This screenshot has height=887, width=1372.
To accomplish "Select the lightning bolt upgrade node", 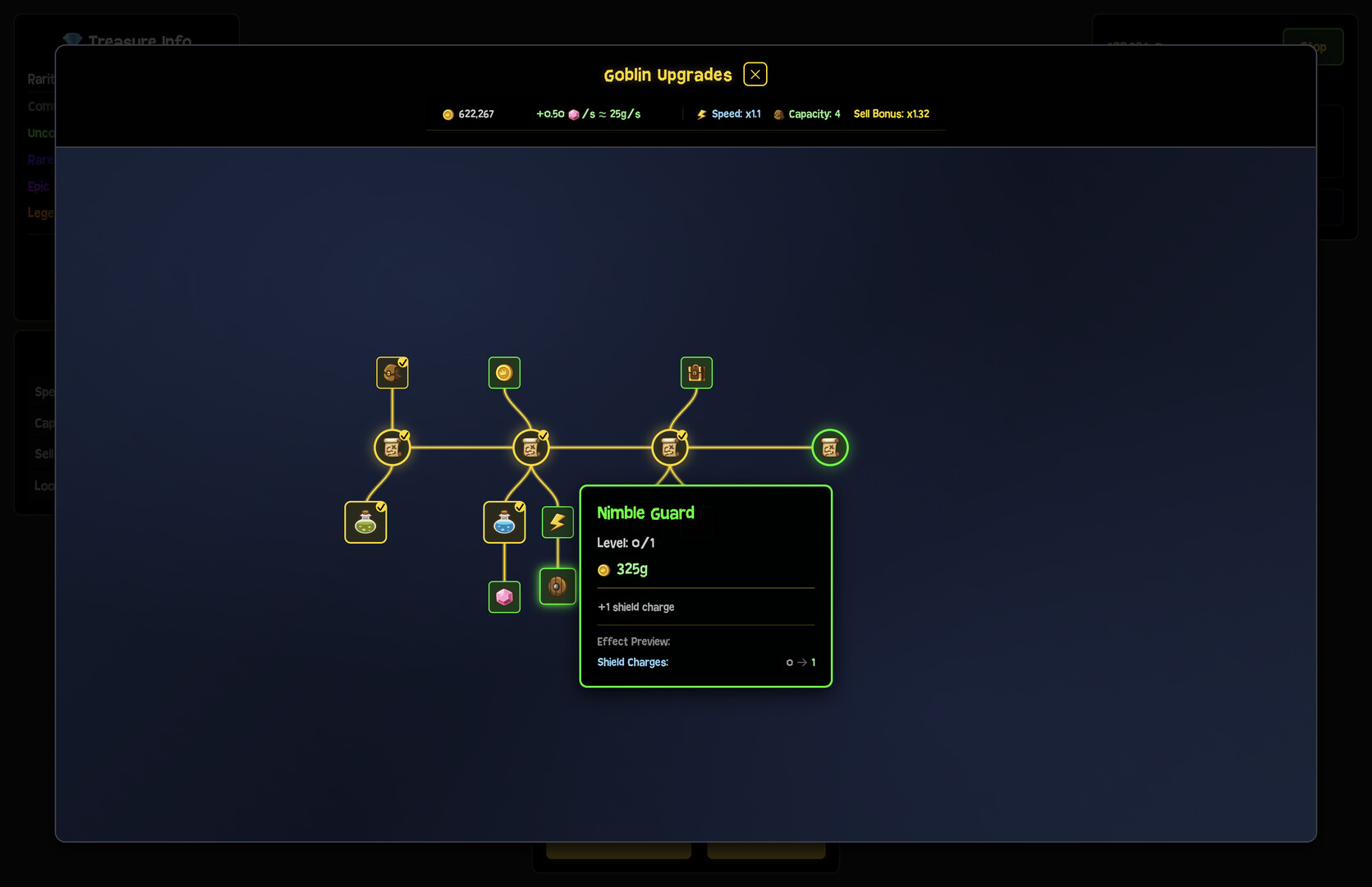I will (558, 522).
